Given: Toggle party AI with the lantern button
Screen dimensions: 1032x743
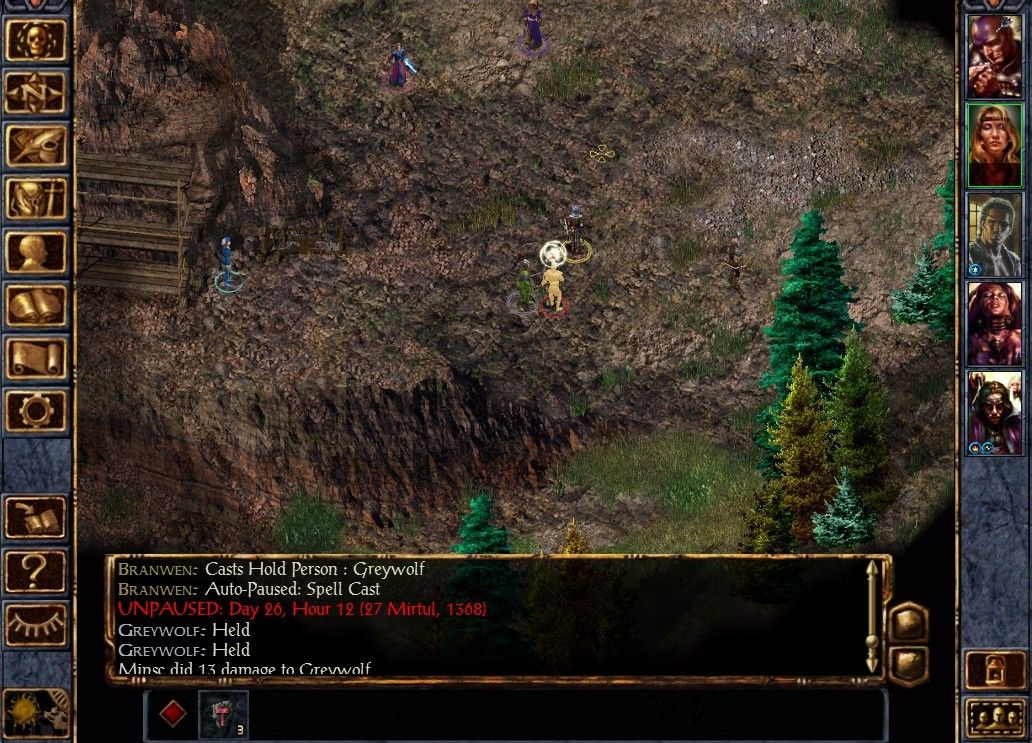Looking at the screenshot, I should click(x=994, y=670).
